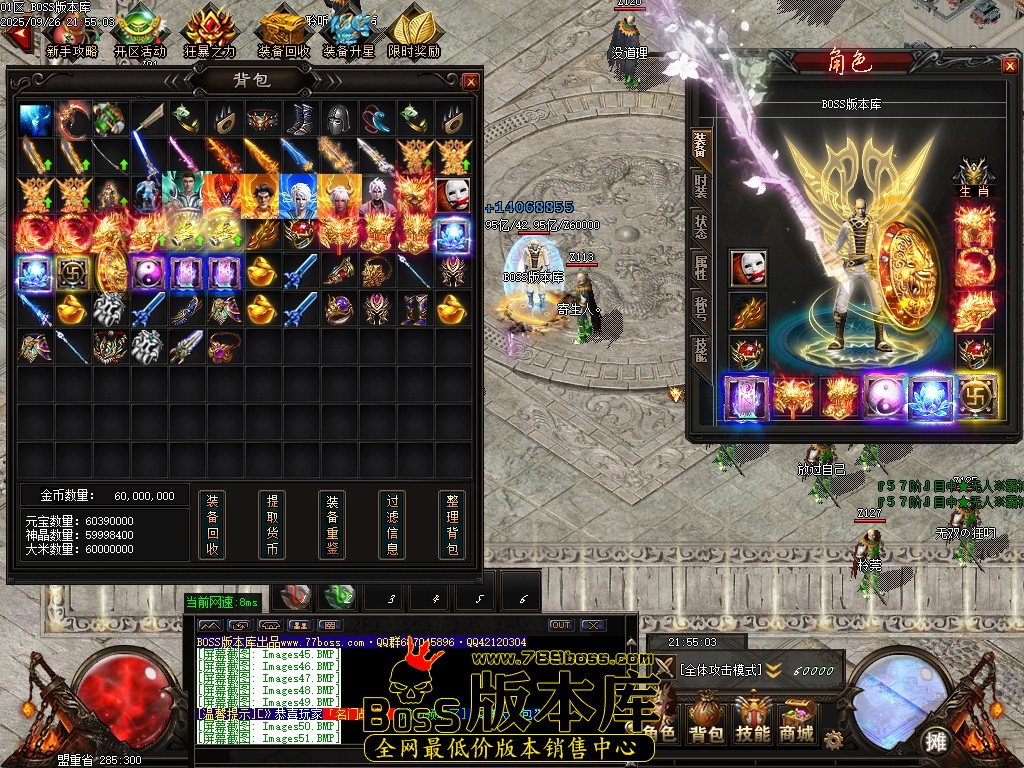Switch to the 时装 fashion tab
Screen dimensions: 1024x768
[x=700, y=186]
